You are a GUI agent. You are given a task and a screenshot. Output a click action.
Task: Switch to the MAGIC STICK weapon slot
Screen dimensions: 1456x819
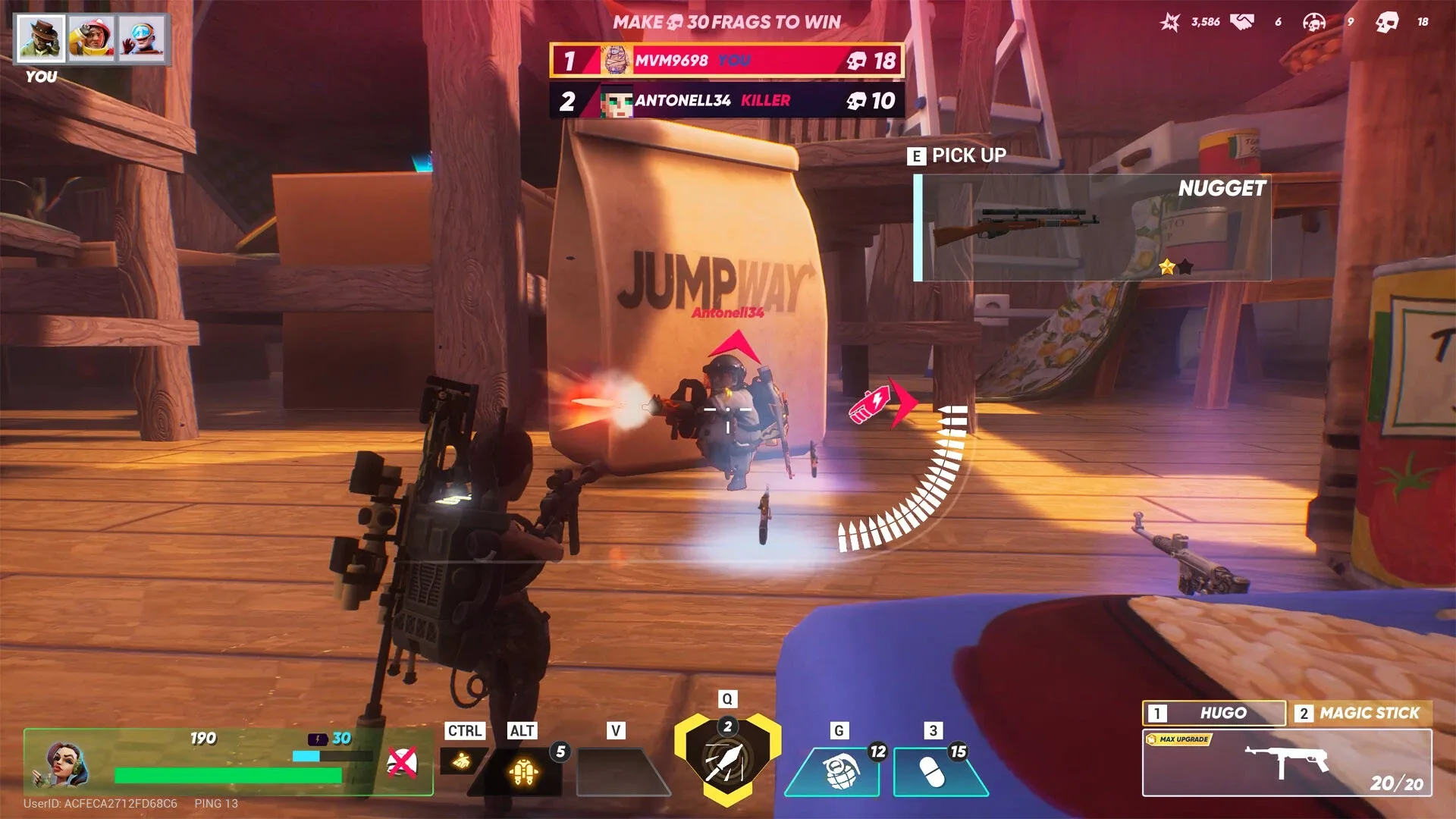pos(1361,714)
